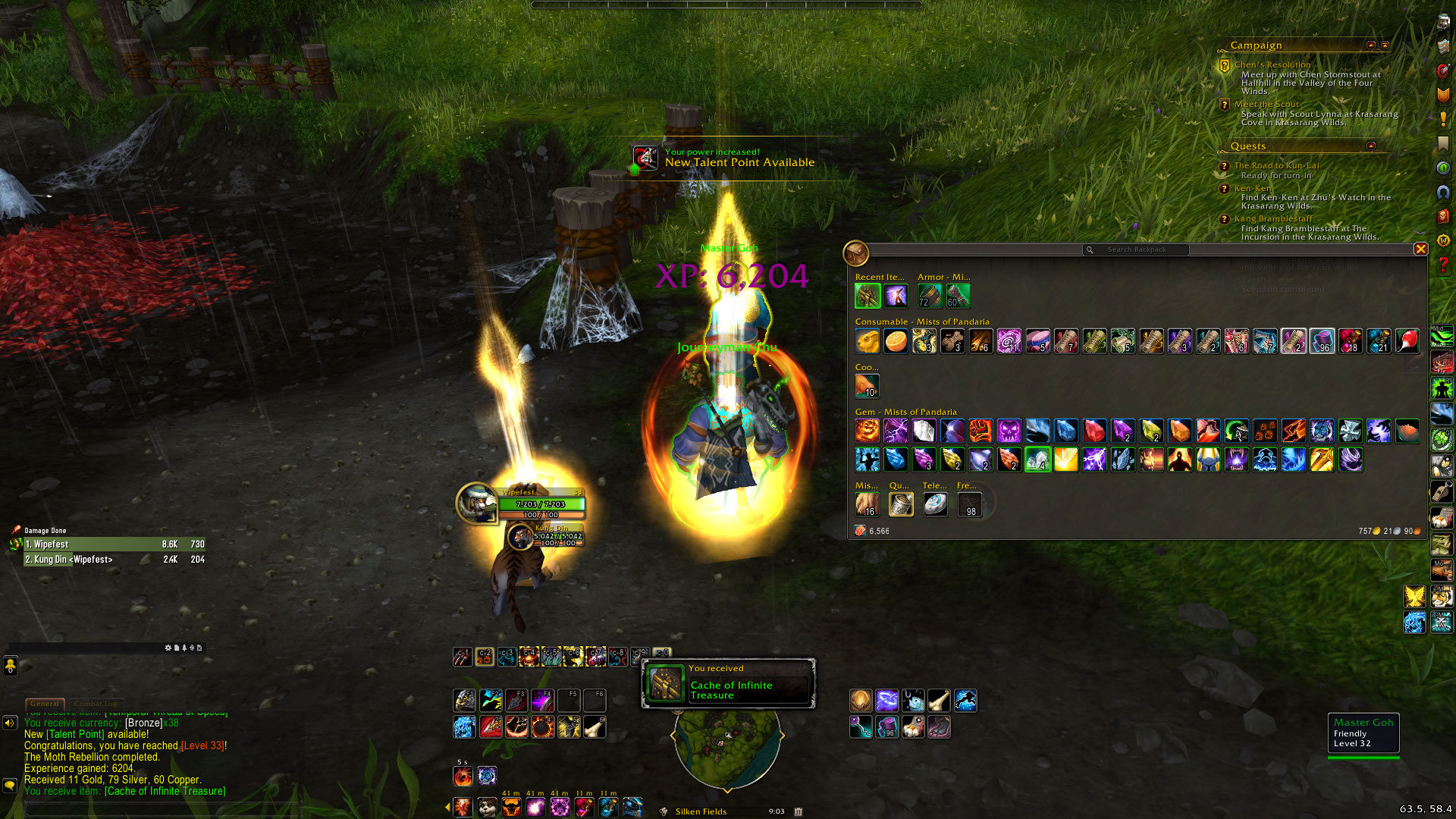Click the fish stack of 10 under Cooking
The height and width of the screenshot is (819, 1456).
(868, 386)
